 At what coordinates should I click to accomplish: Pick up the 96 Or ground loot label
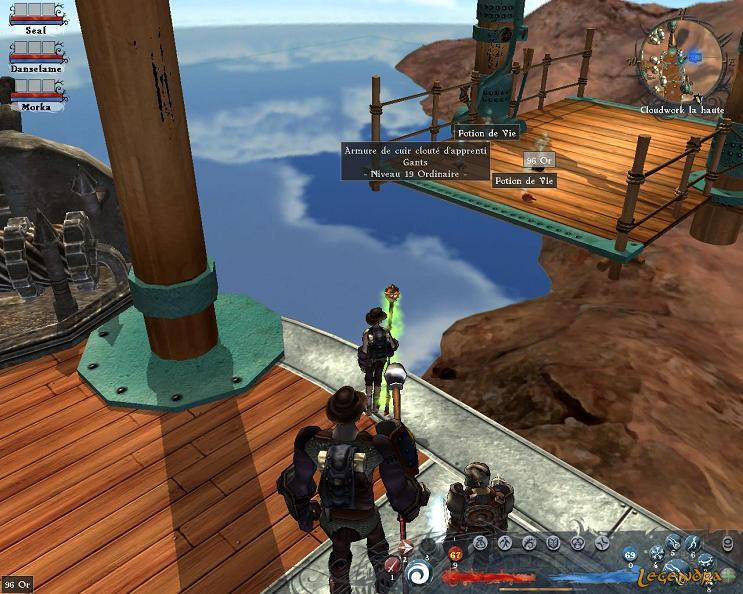coord(538,159)
